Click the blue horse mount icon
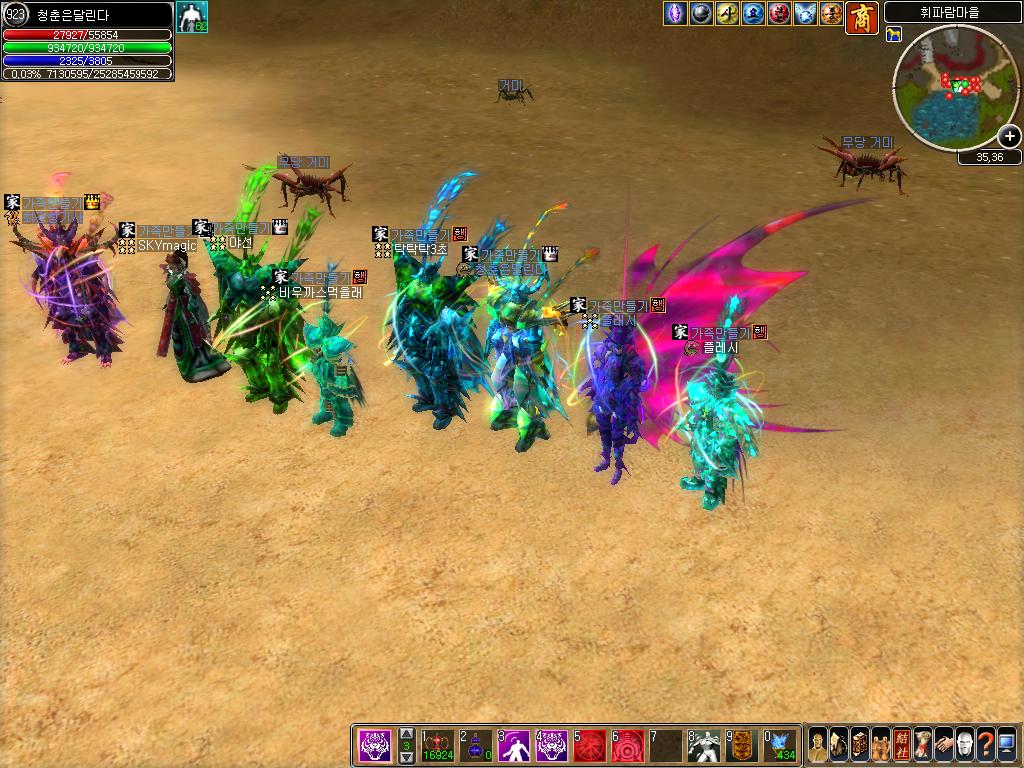 point(894,35)
